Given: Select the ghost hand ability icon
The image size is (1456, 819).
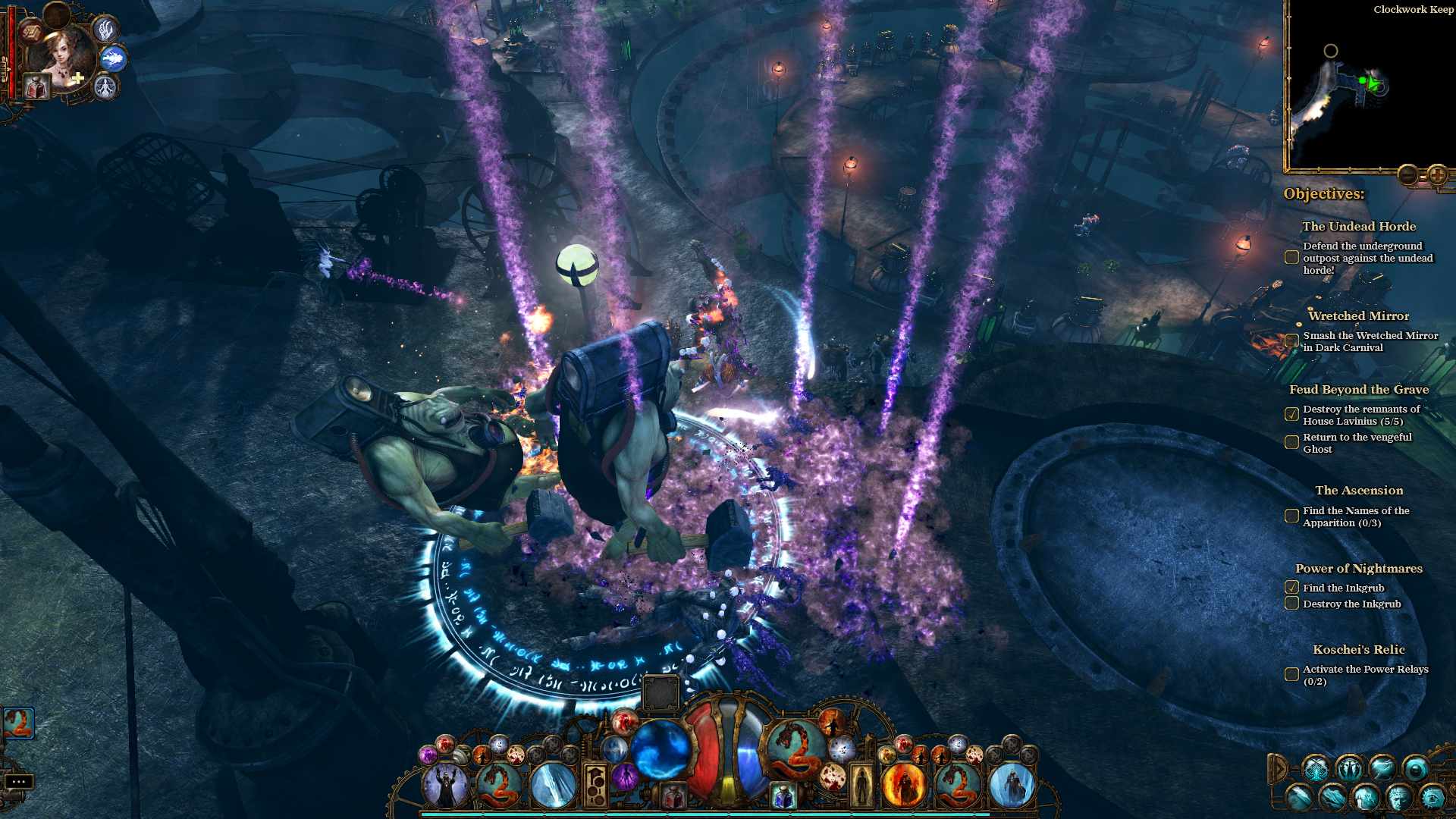Looking at the screenshot, I should (x=106, y=30).
